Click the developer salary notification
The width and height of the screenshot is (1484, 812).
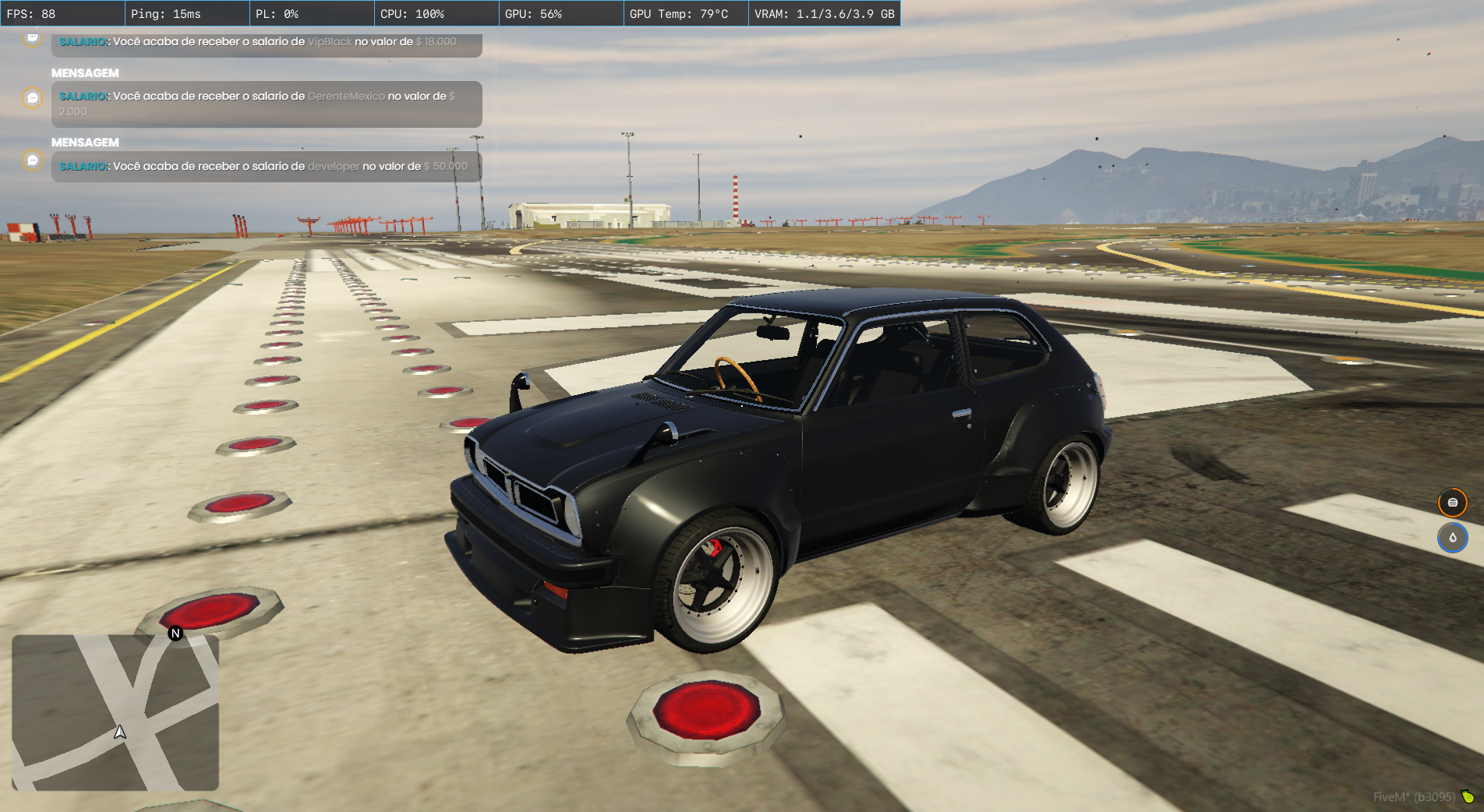(x=267, y=166)
